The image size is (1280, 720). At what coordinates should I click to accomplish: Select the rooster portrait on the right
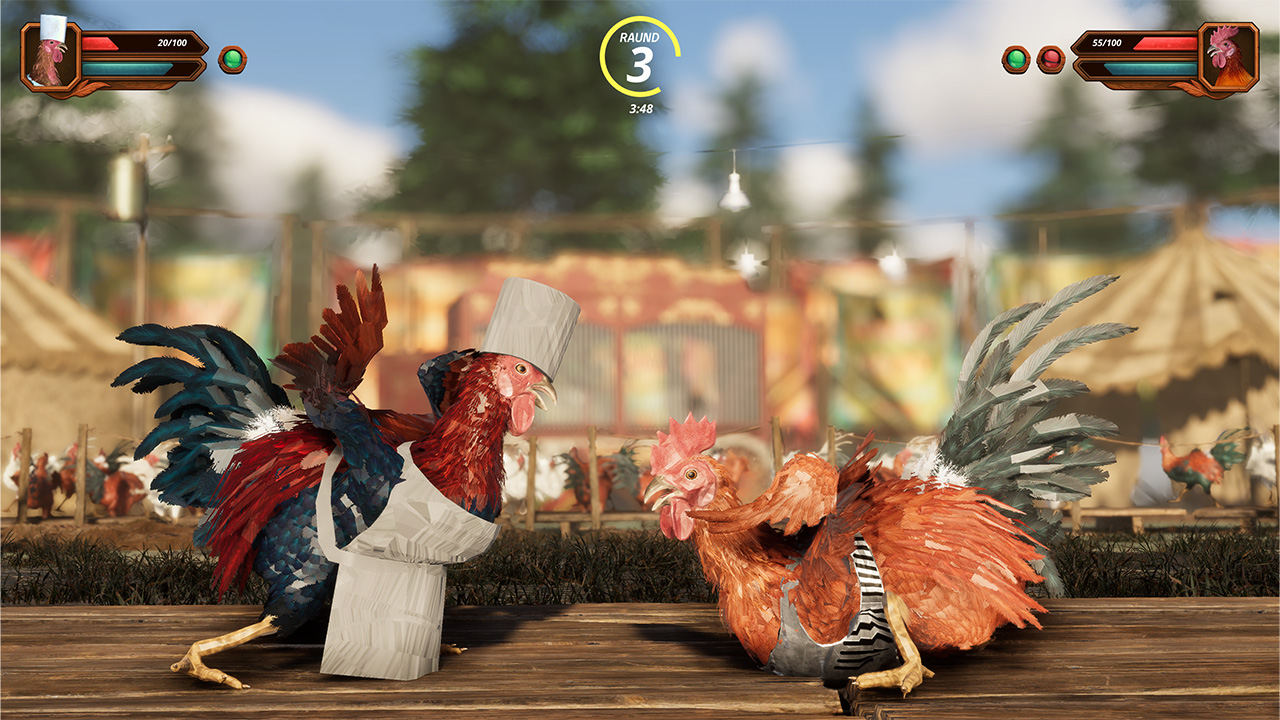click(1230, 55)
